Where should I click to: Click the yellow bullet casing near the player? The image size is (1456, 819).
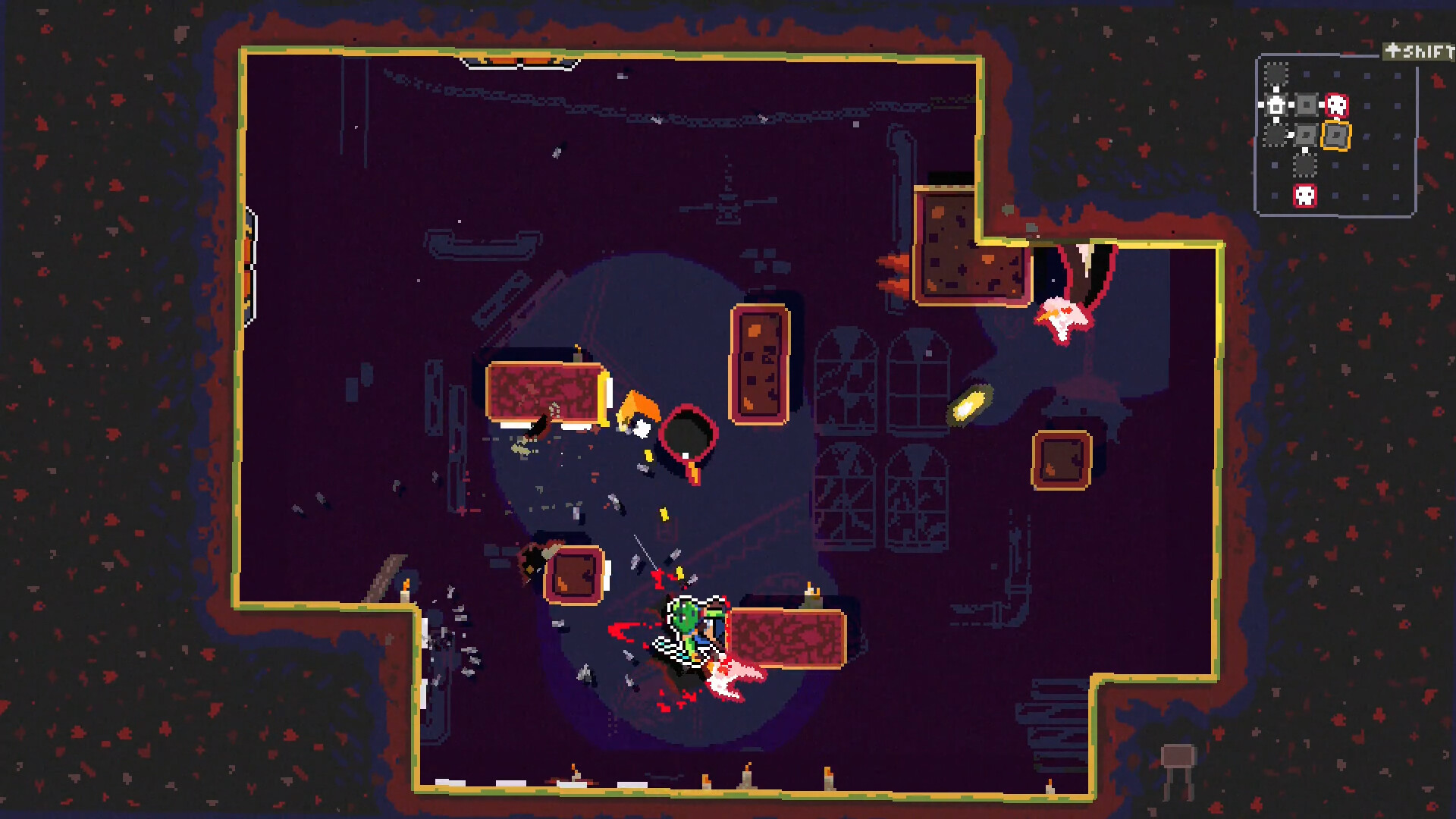(x=679, y=572)
